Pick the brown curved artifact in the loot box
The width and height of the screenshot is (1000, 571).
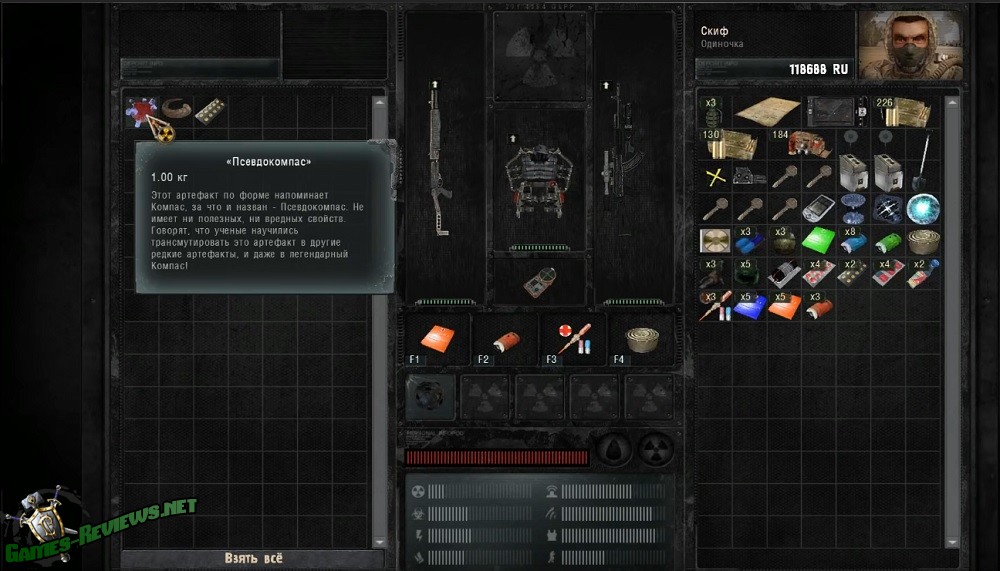177,111
